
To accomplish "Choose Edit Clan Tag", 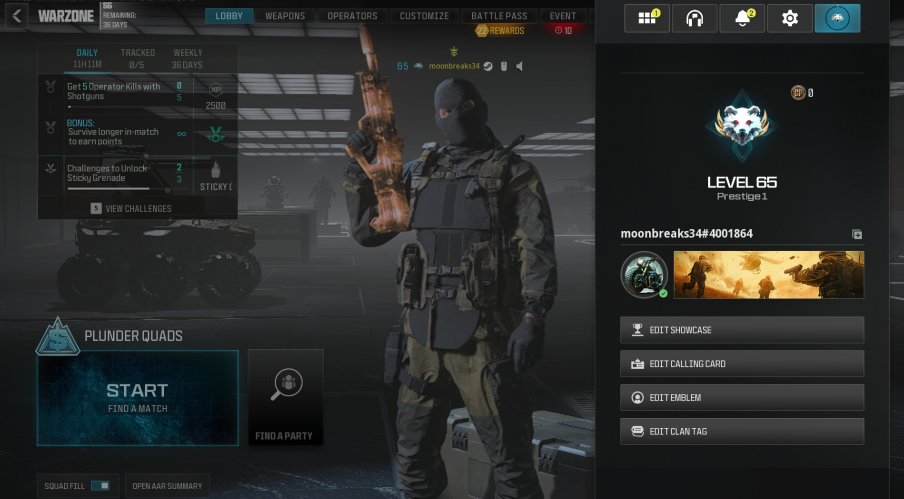I will point(741,431).
